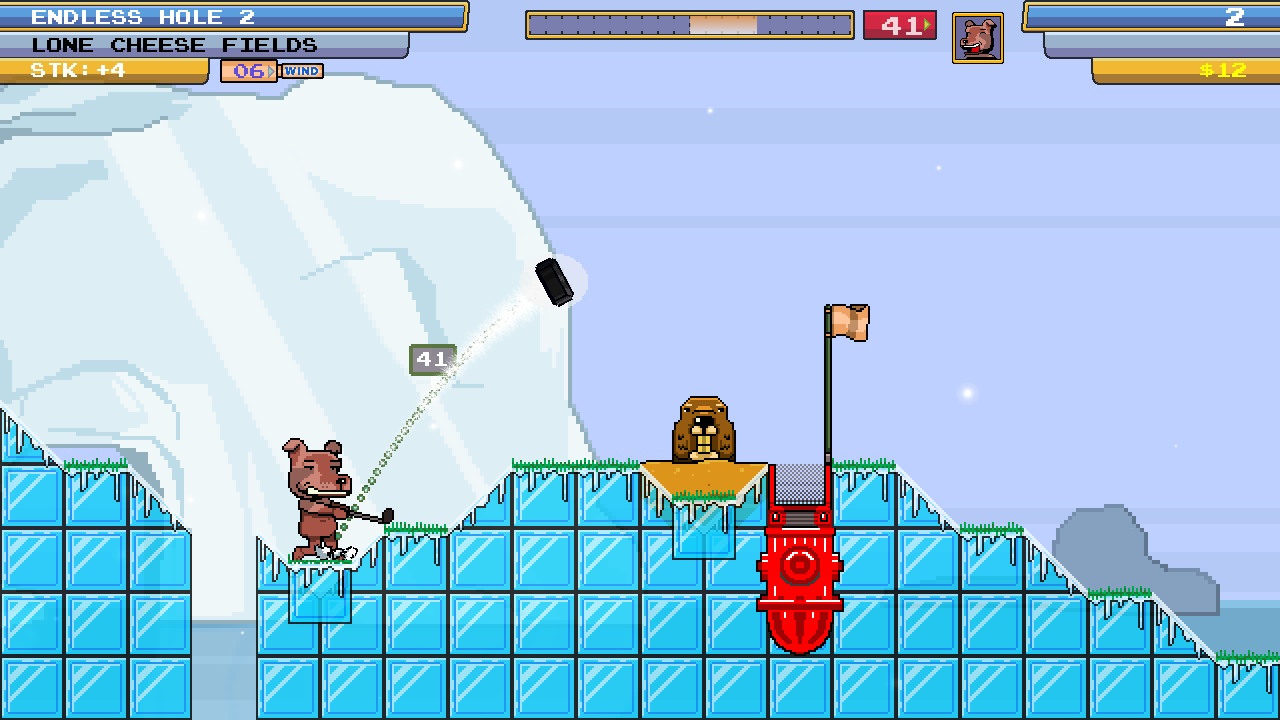Click the dog golfer avatar portrait

click(x=977, y=36)
